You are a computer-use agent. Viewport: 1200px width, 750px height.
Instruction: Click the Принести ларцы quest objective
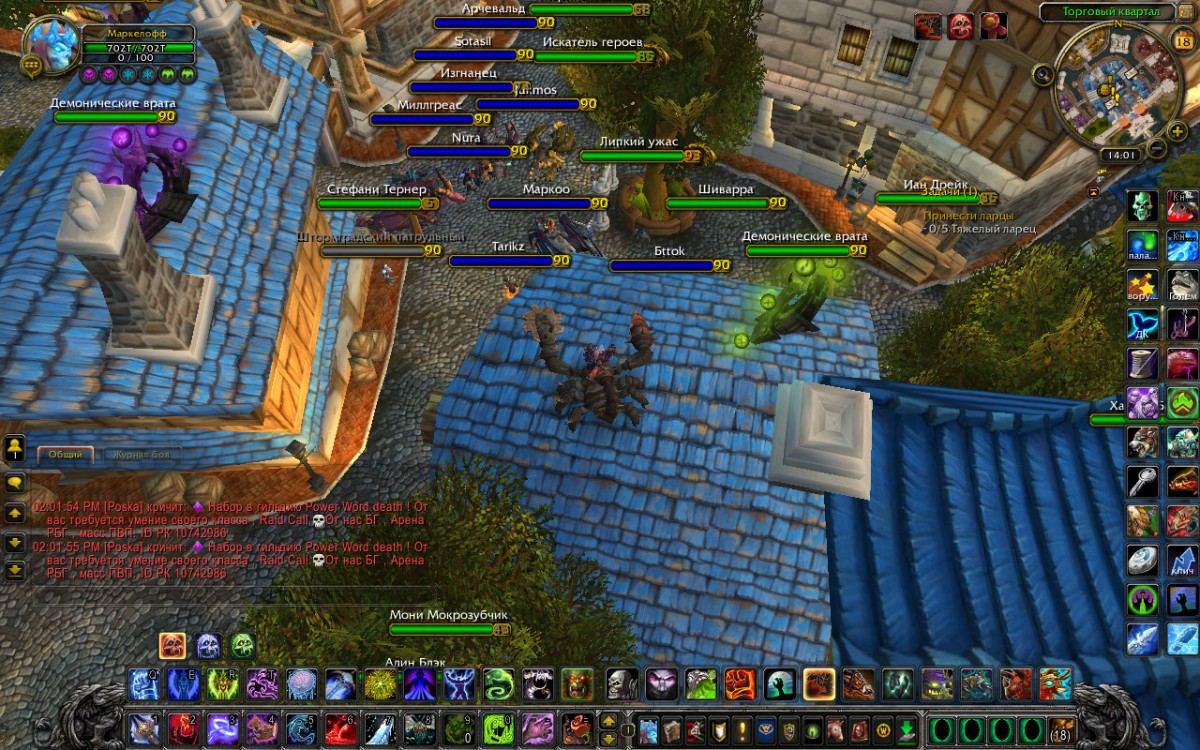(967, 215)
